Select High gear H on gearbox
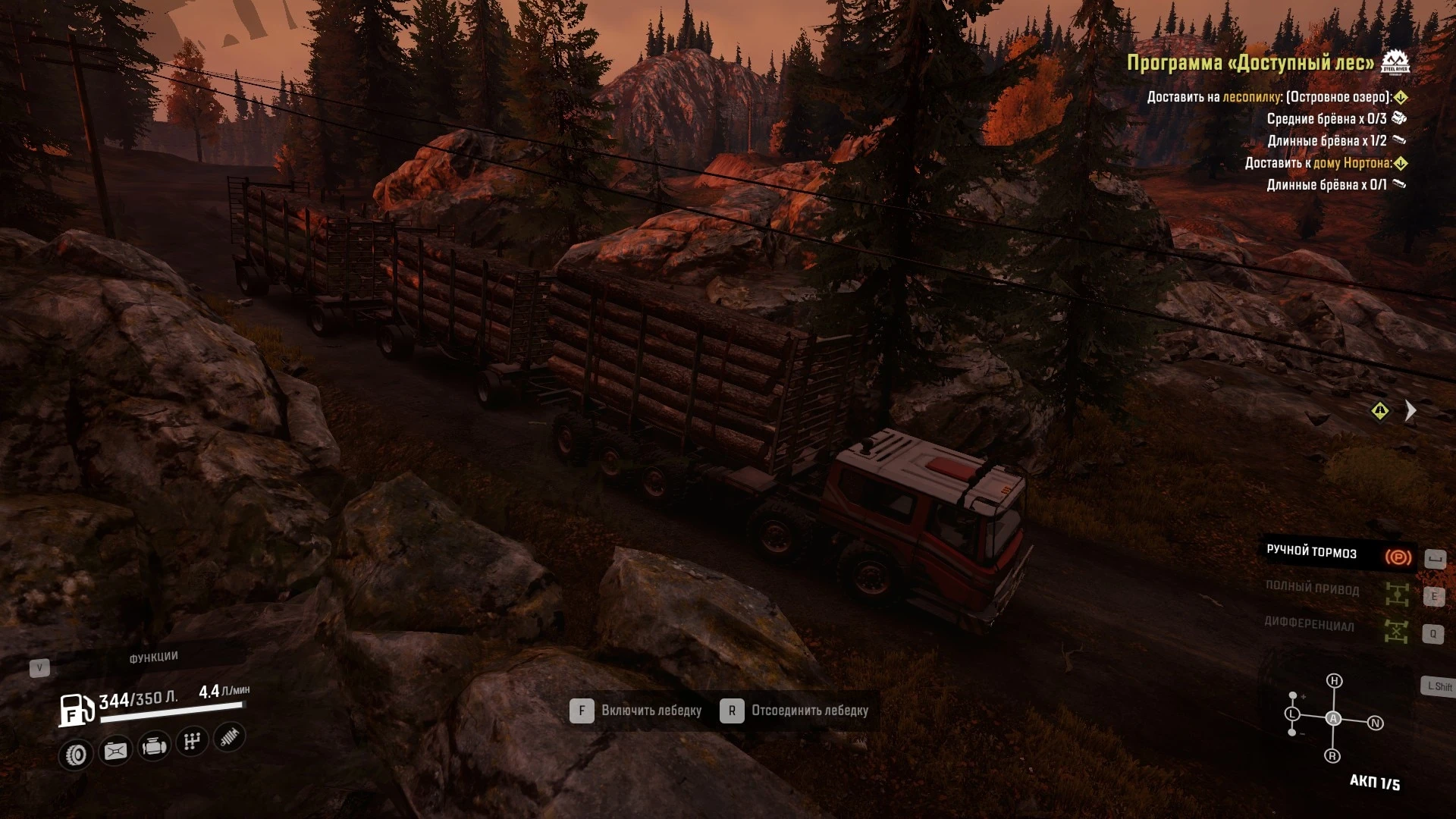 (1334, 681)
